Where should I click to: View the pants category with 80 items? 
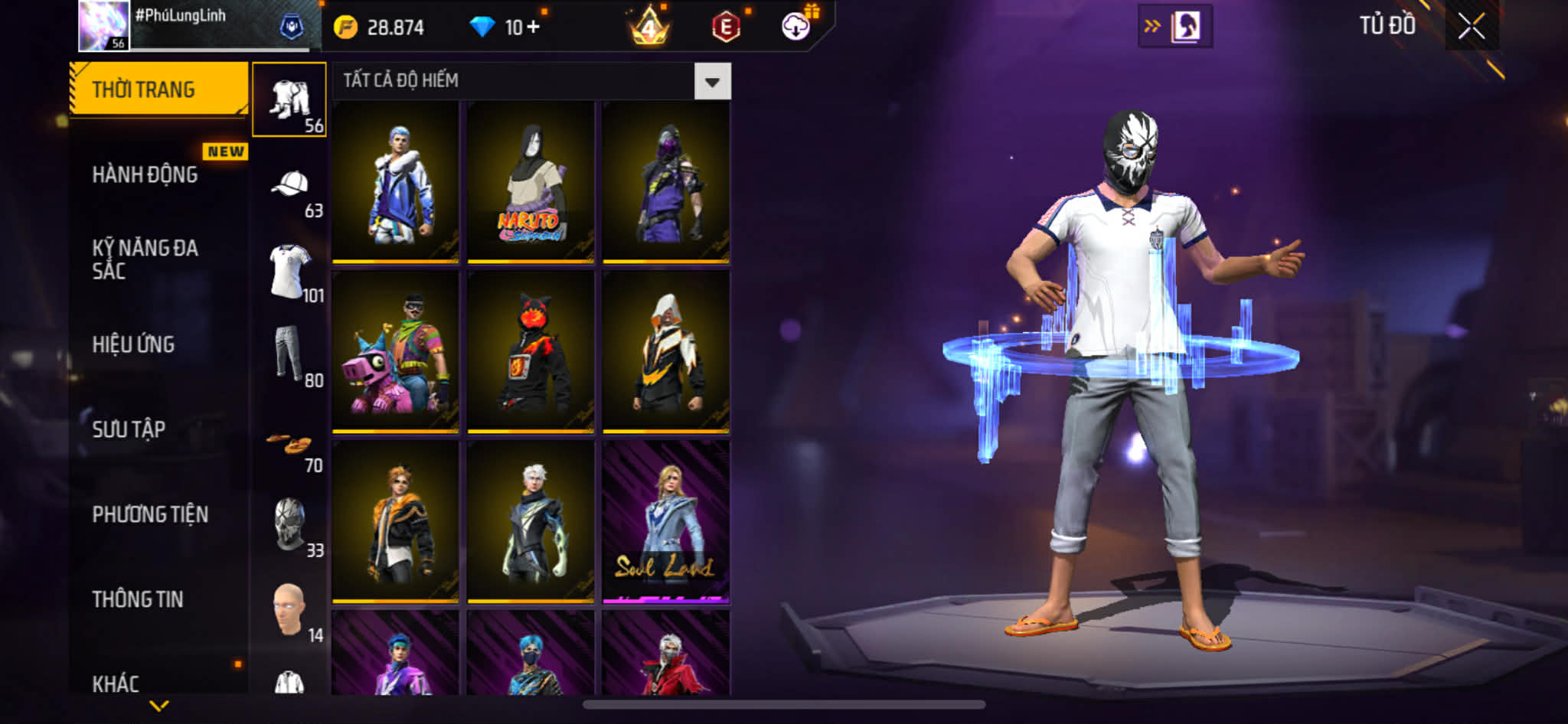(x=289, y=355)
